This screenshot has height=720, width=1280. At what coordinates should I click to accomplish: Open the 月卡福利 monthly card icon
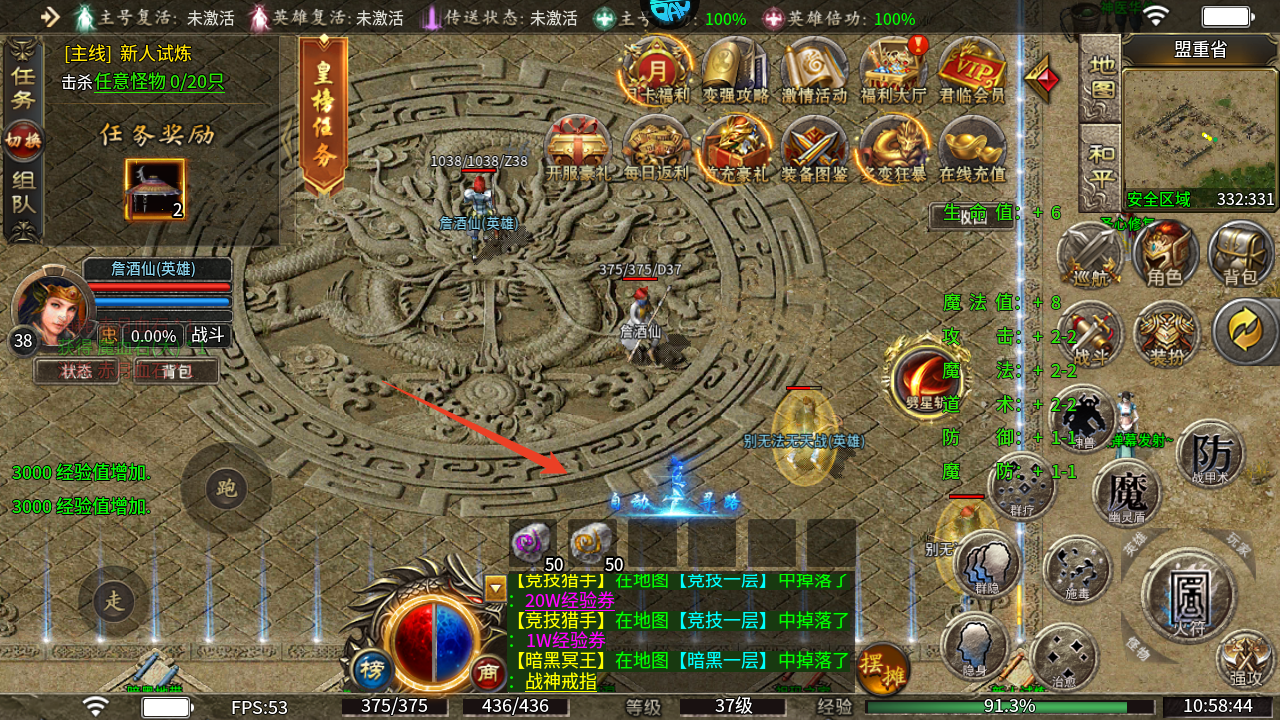tap(656, 68)
